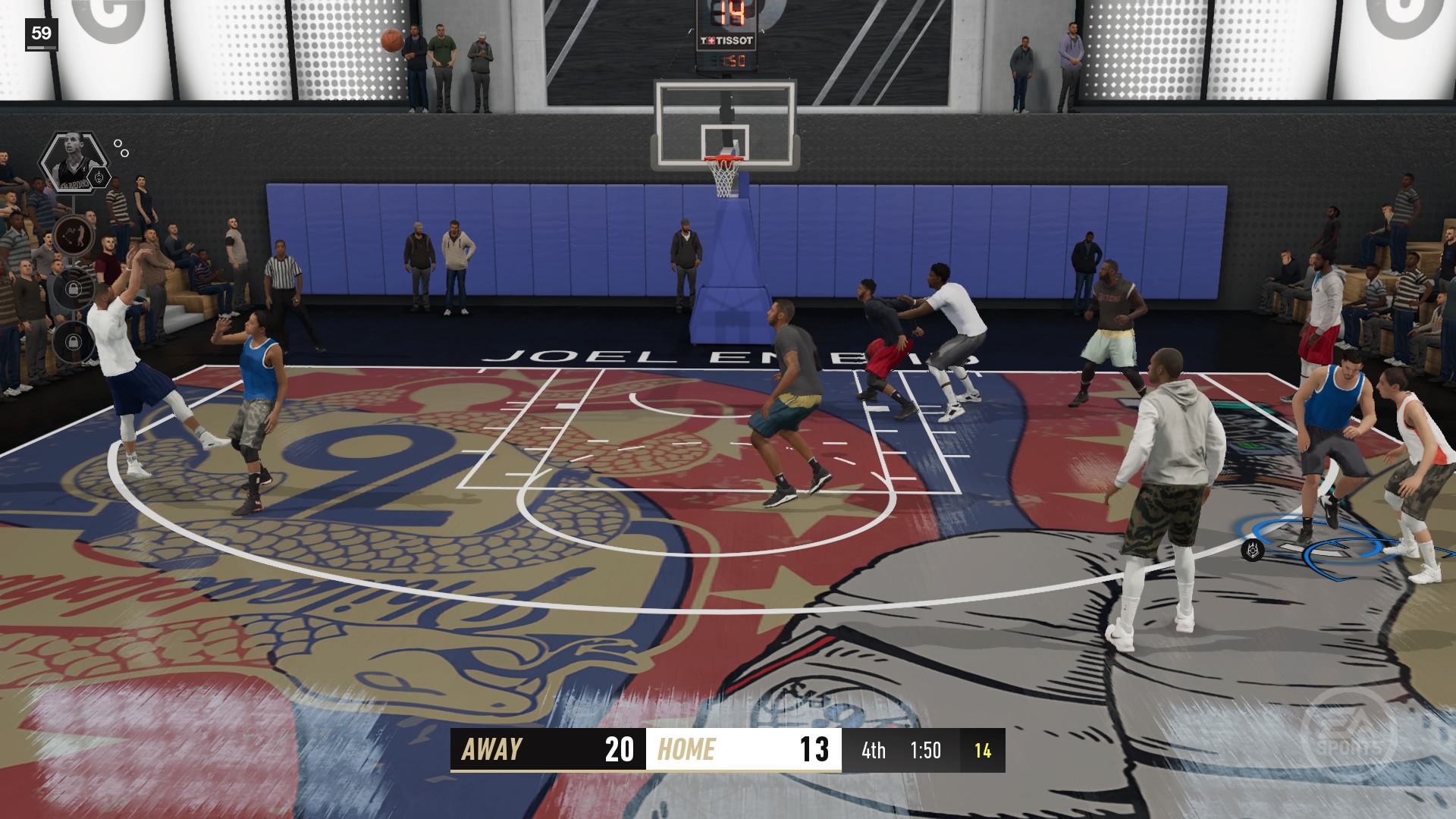This screenshot has height=819, width=1456.
Task: Toggle the small upper progress dot near the portrait
Action: pos(118,143)
